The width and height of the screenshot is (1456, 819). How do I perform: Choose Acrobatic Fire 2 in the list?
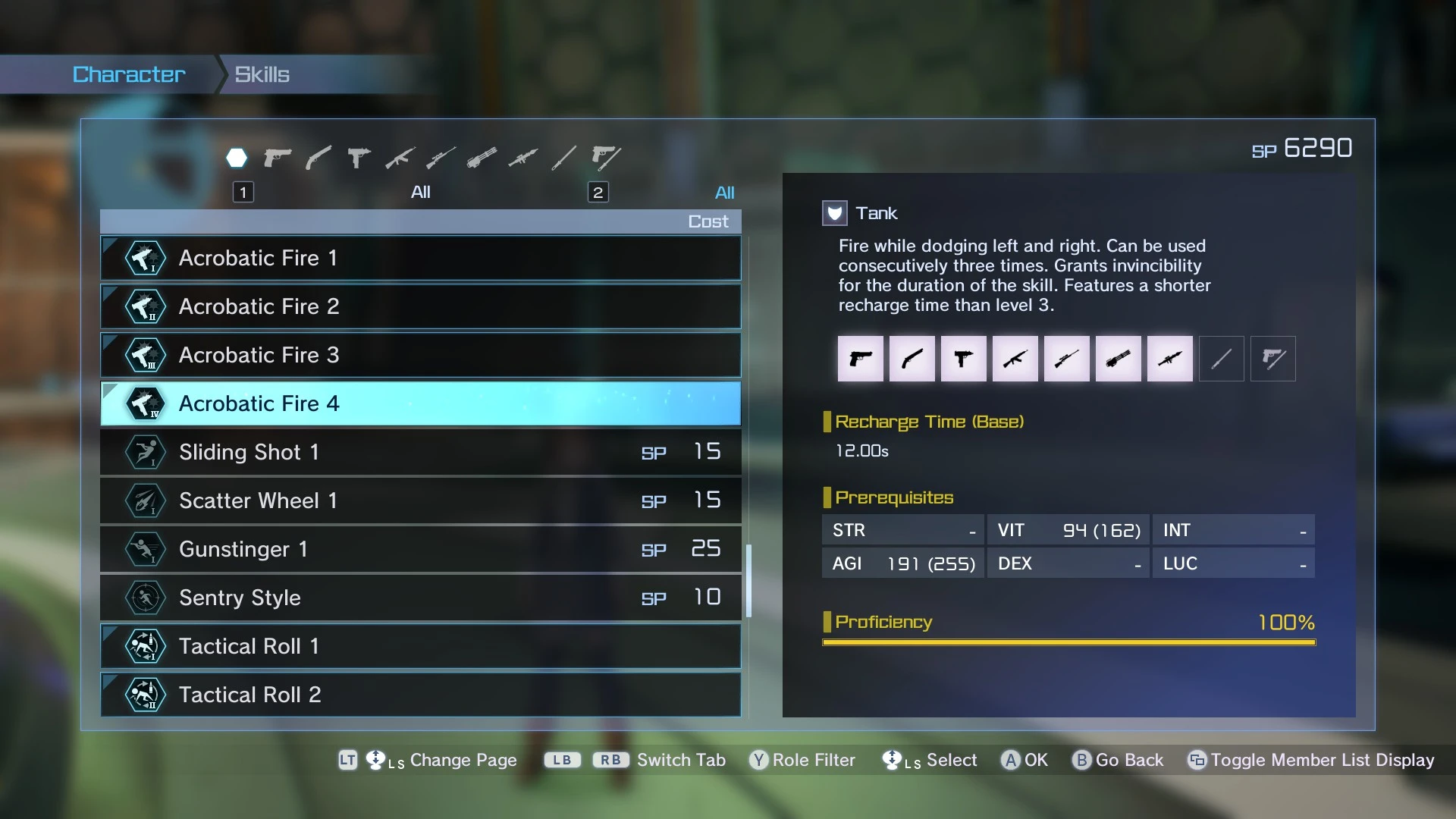click(x=420, y=306)
